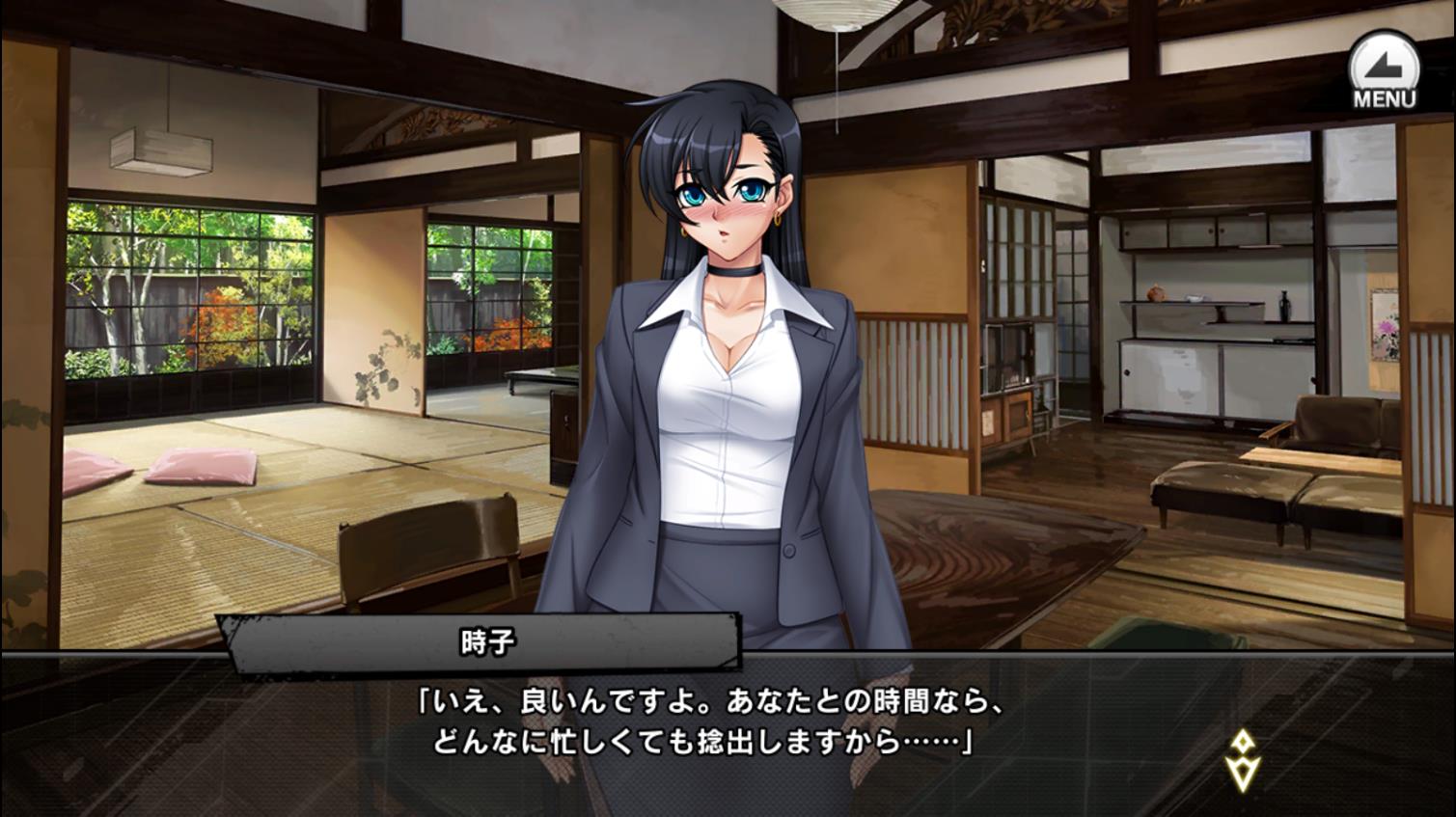This screenshot has height=817, width=1456.
Task: Open the MENU button
Action: coord(1384,69)
